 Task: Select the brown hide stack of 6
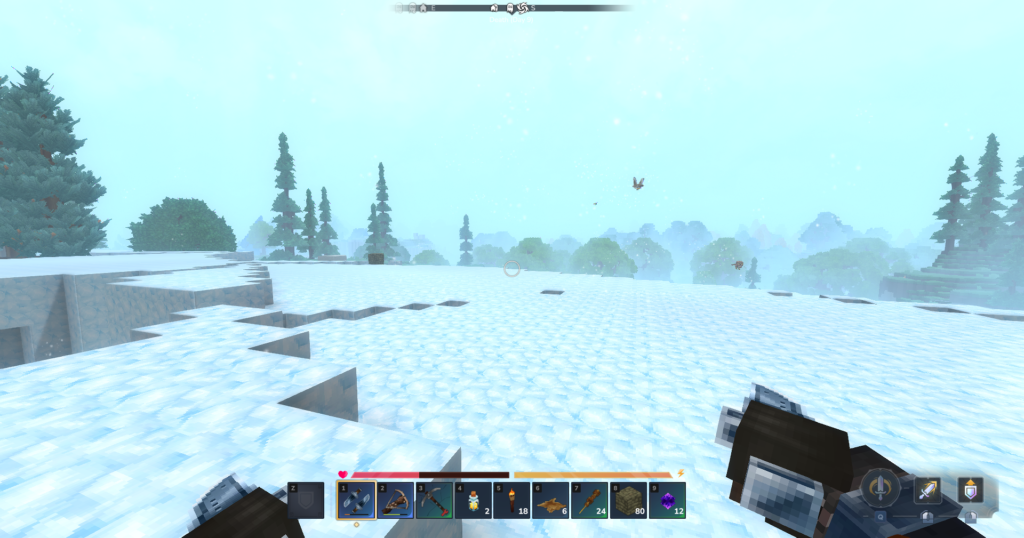[551, 500]
